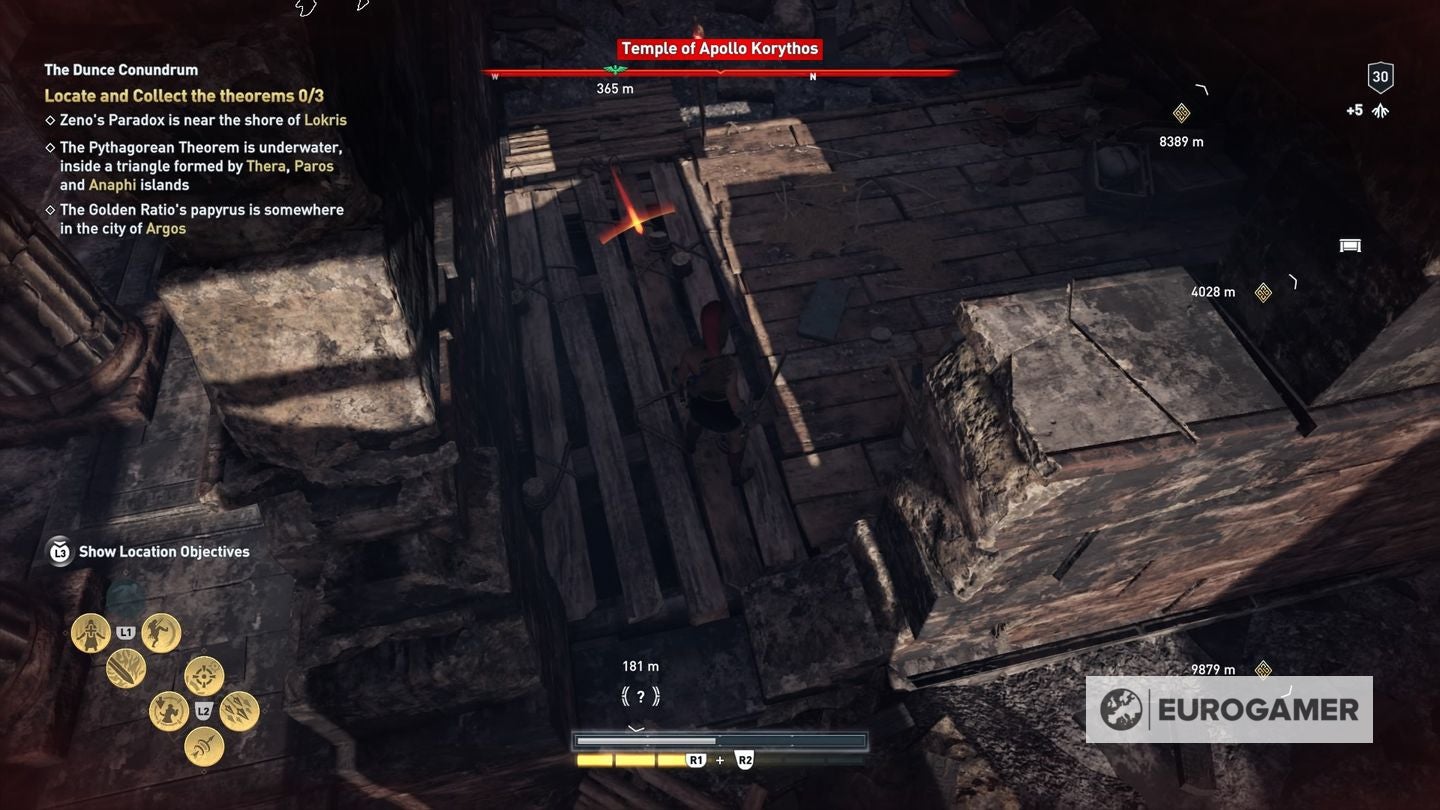
Task: Click the Predator Shot arrow ability icon
Action: (203, 747)
